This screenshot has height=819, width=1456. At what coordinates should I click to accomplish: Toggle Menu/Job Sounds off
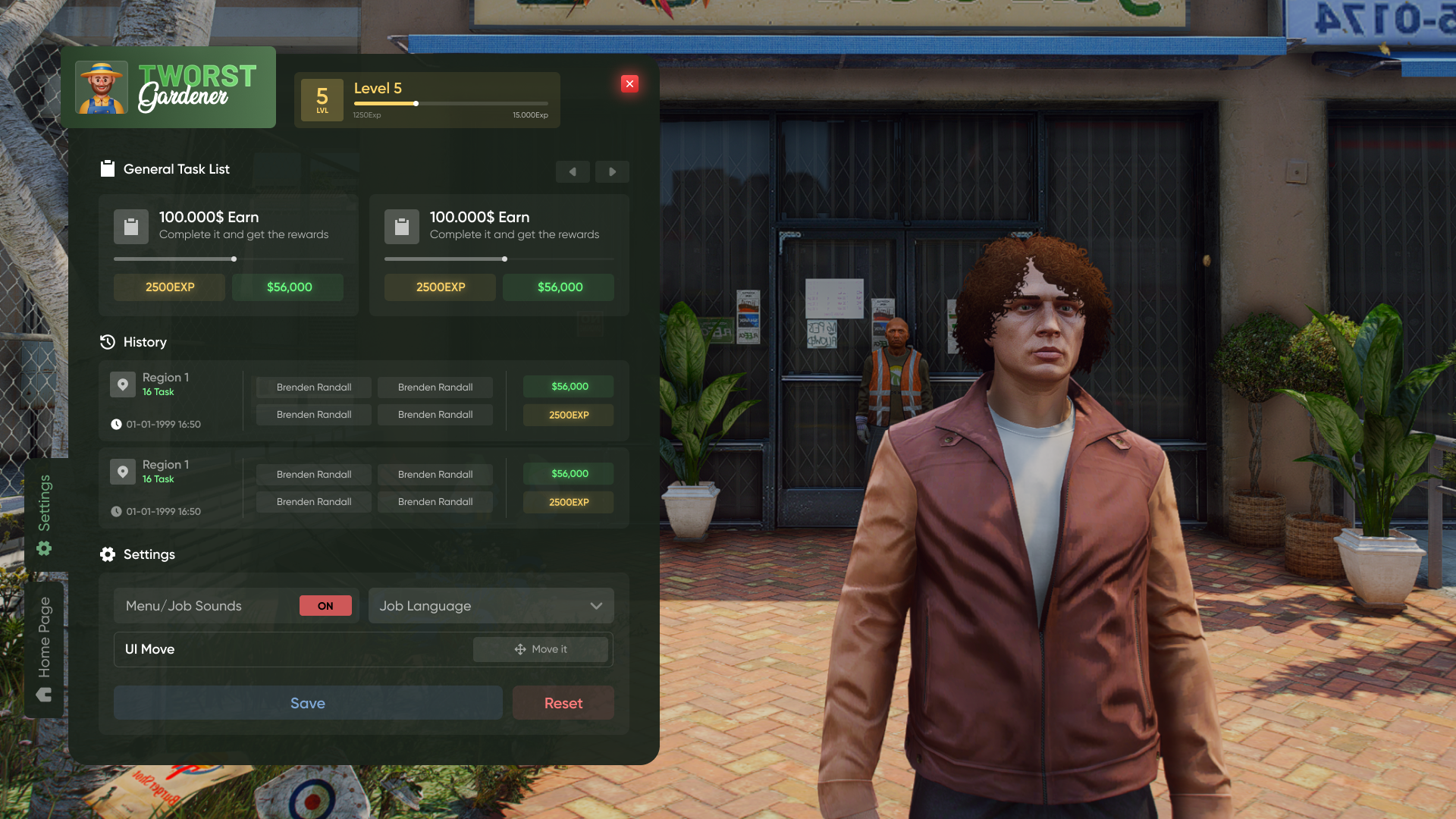click(325, 605)
